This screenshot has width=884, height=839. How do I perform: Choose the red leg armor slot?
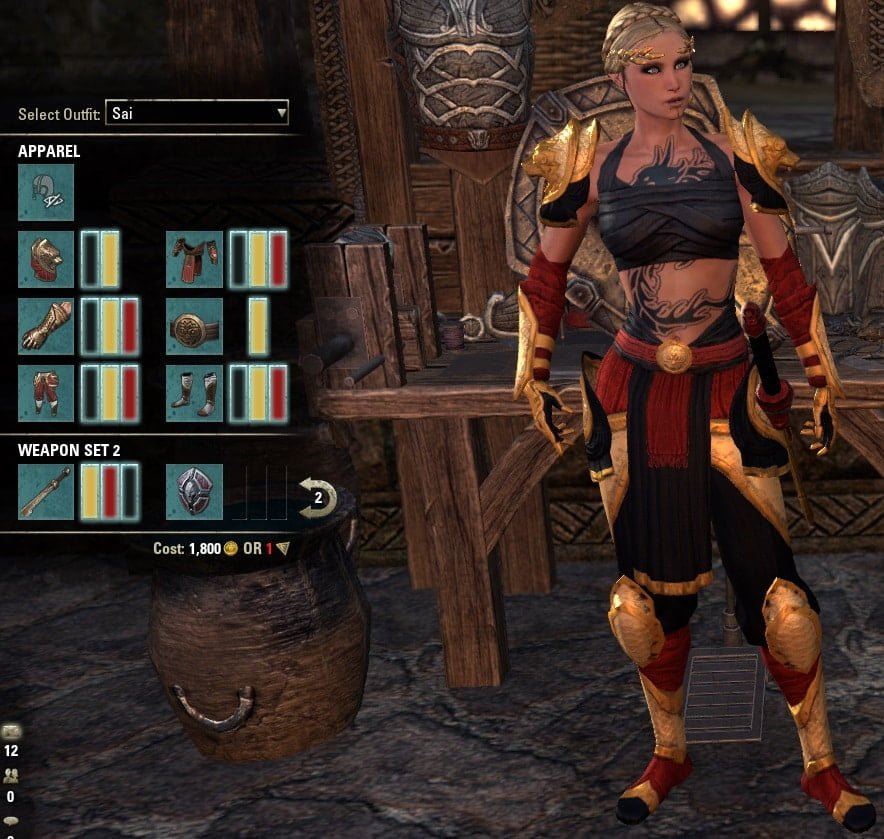tap(46, 392)
